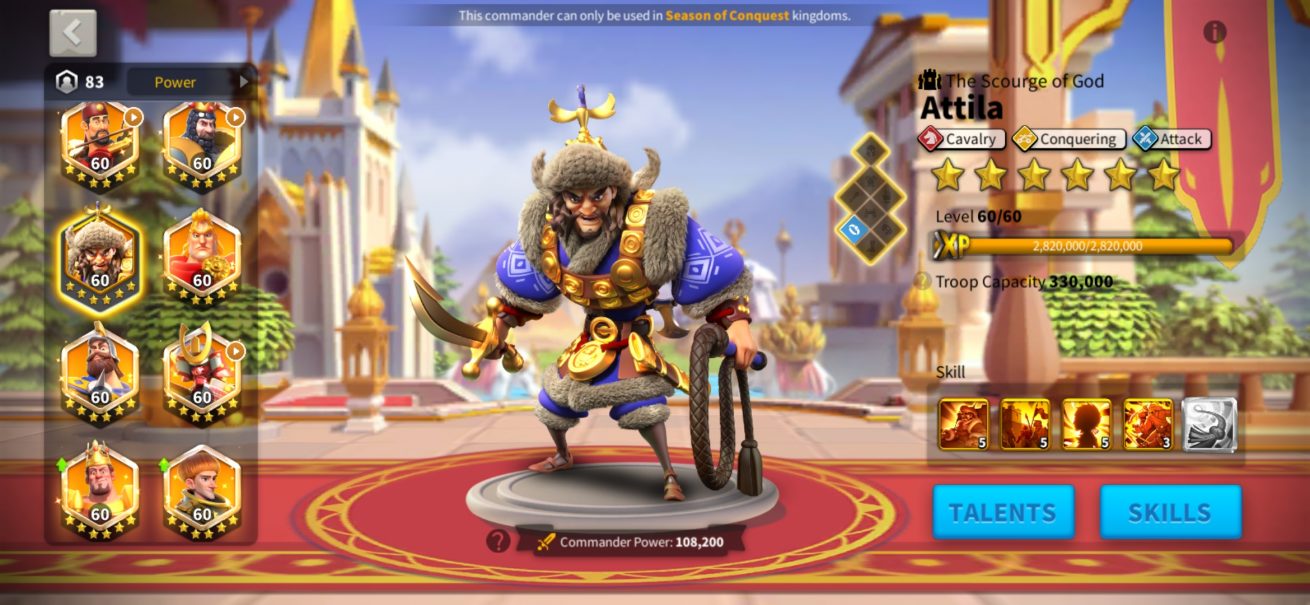Select the bearded commander in blue armor
This screenshot has width=1310, height=605.
100,369
